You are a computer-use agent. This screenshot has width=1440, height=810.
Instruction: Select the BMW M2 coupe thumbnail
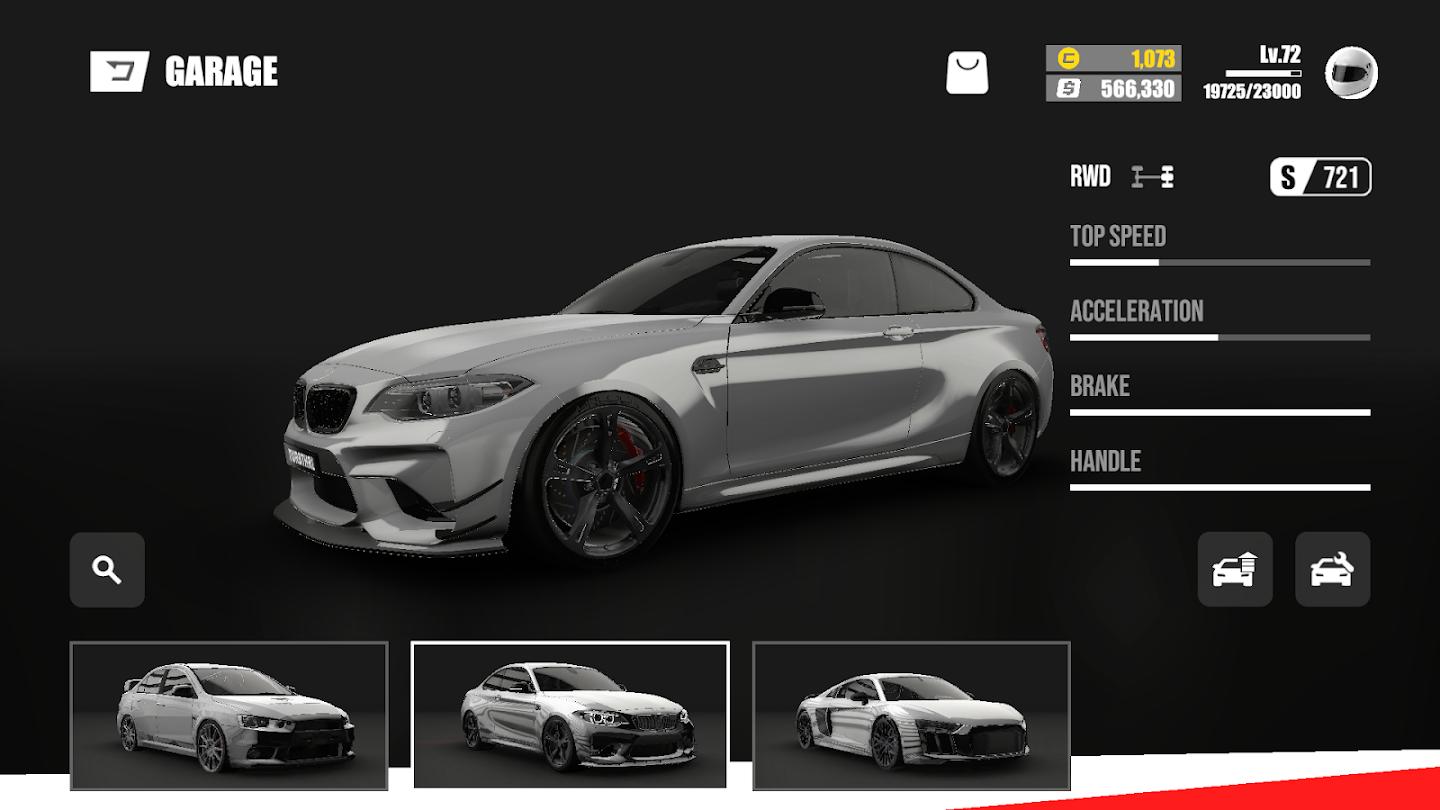tap(570, 715)
